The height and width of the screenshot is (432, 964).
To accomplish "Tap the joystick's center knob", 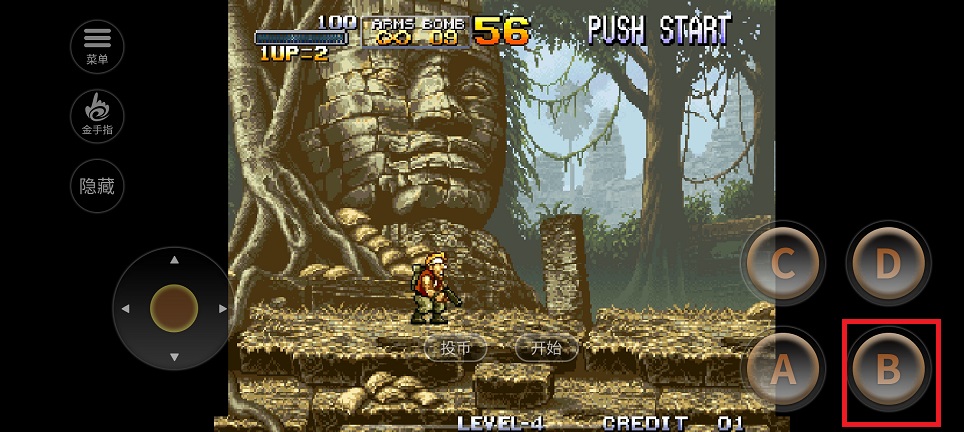I will tap(175, 308).
